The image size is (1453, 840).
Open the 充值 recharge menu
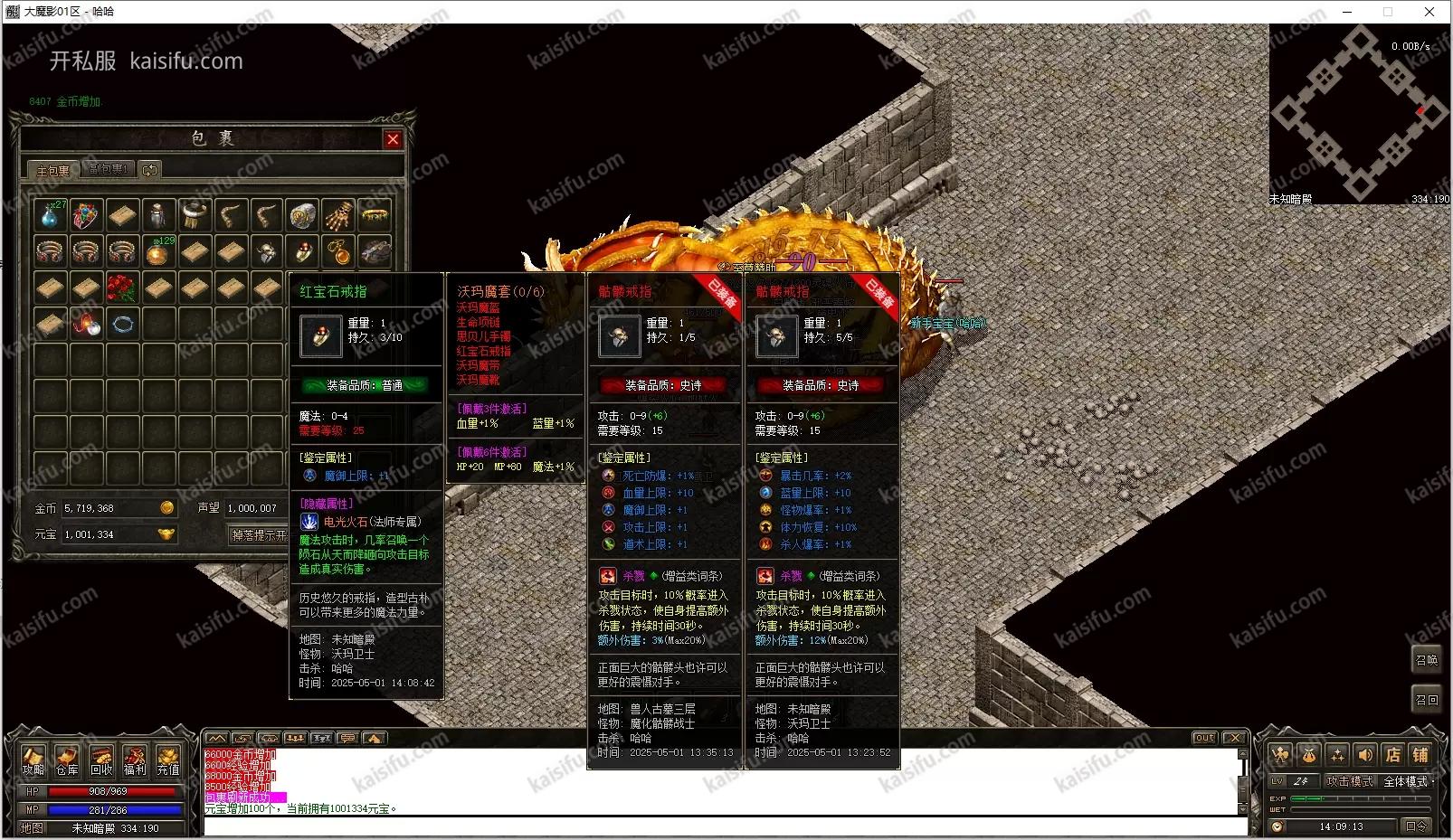click(168, 760)
